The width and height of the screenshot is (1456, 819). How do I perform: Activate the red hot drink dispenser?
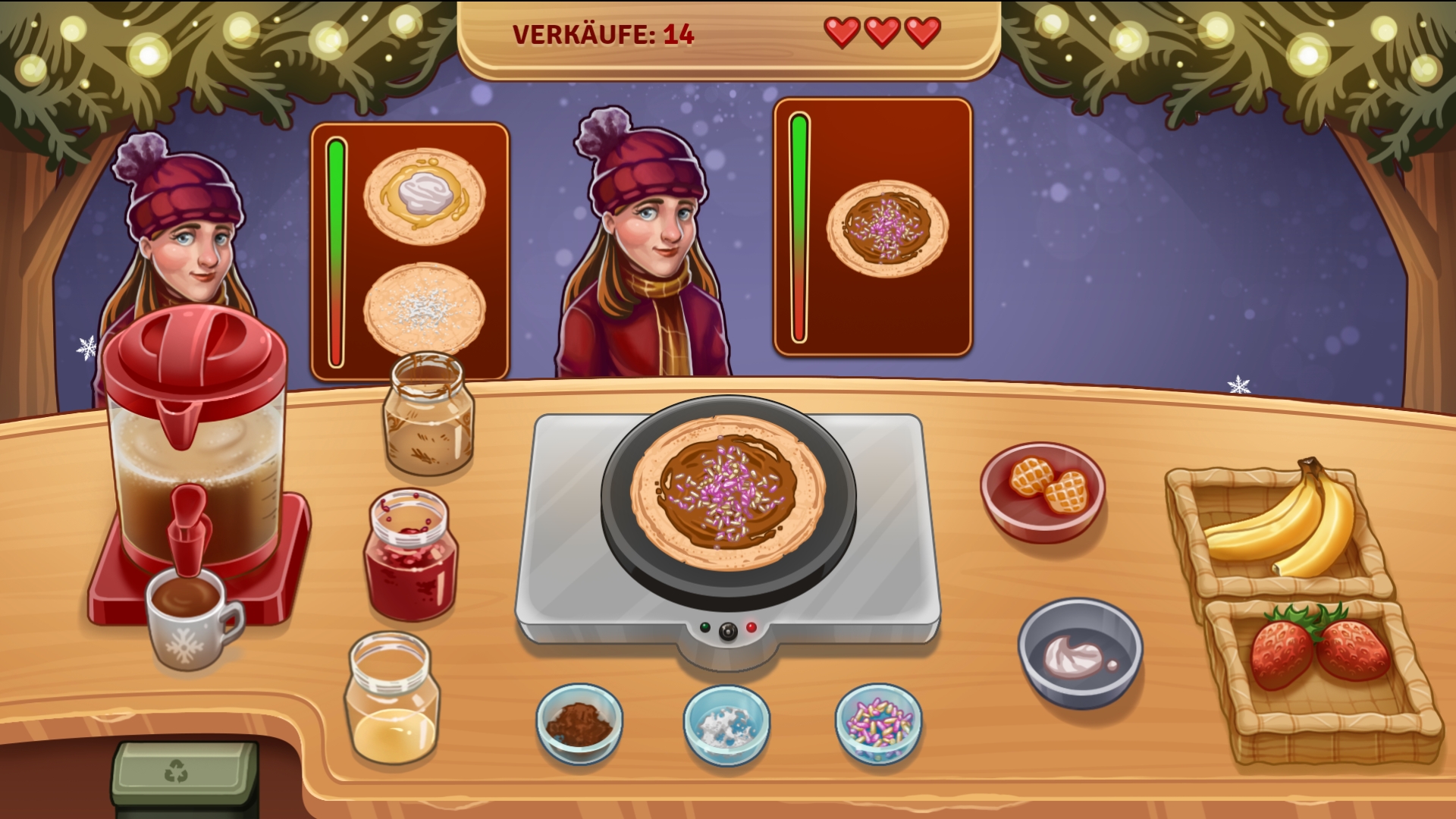195,455
